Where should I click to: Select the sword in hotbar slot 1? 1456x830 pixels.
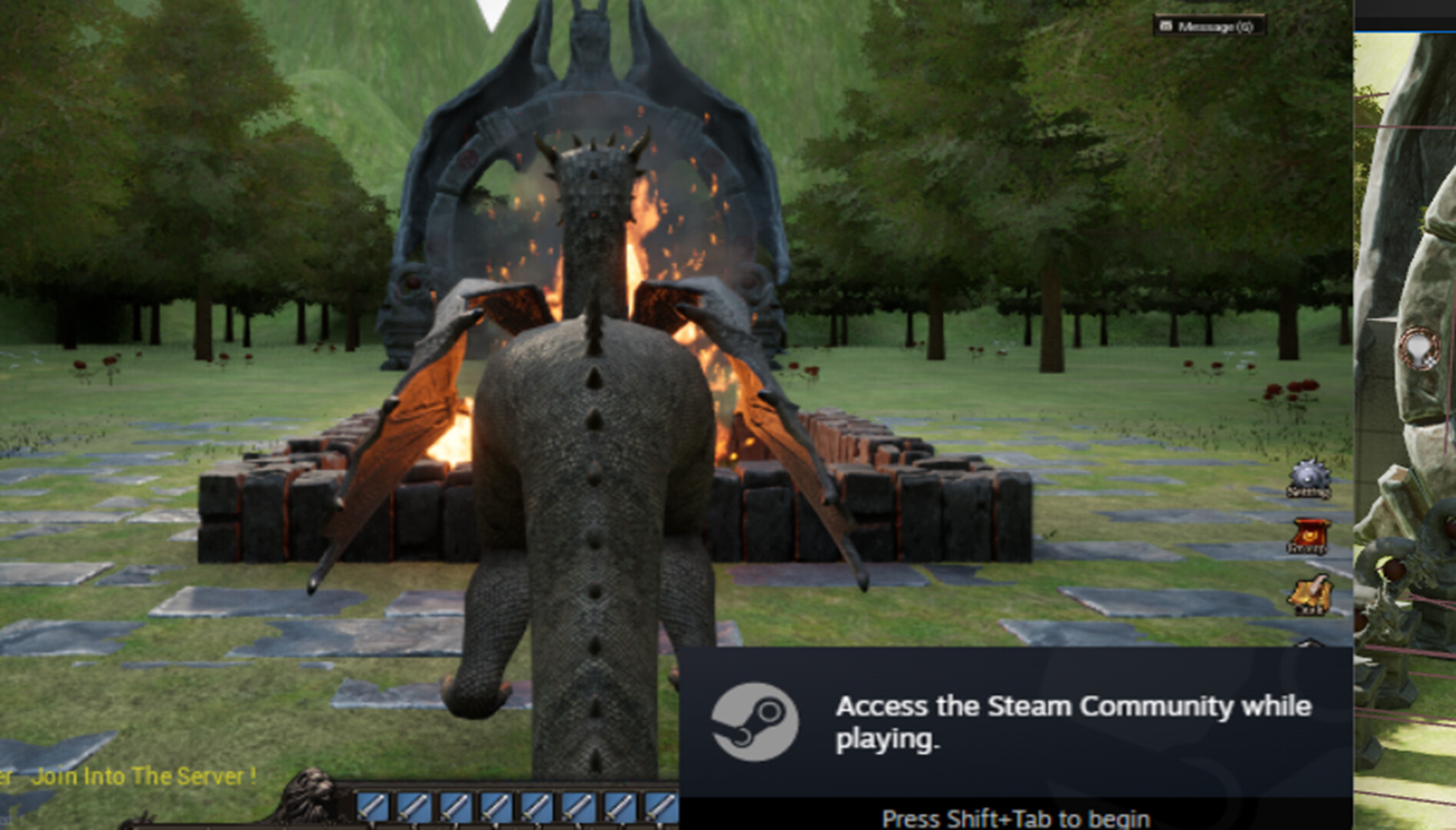click(x=373, y=805)
